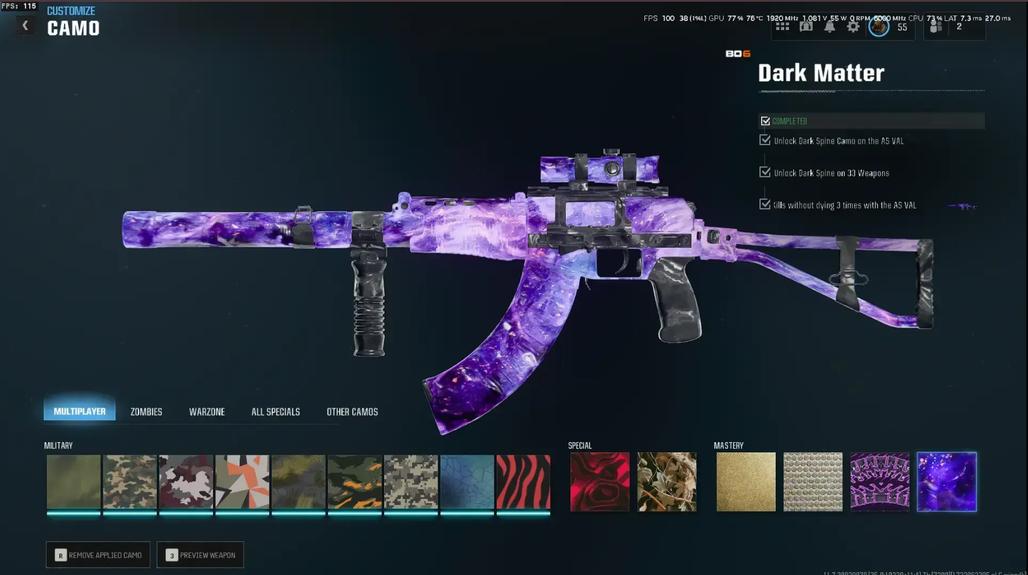
Task: Choose the orange and black geometric camo
Action: point(242,482)
